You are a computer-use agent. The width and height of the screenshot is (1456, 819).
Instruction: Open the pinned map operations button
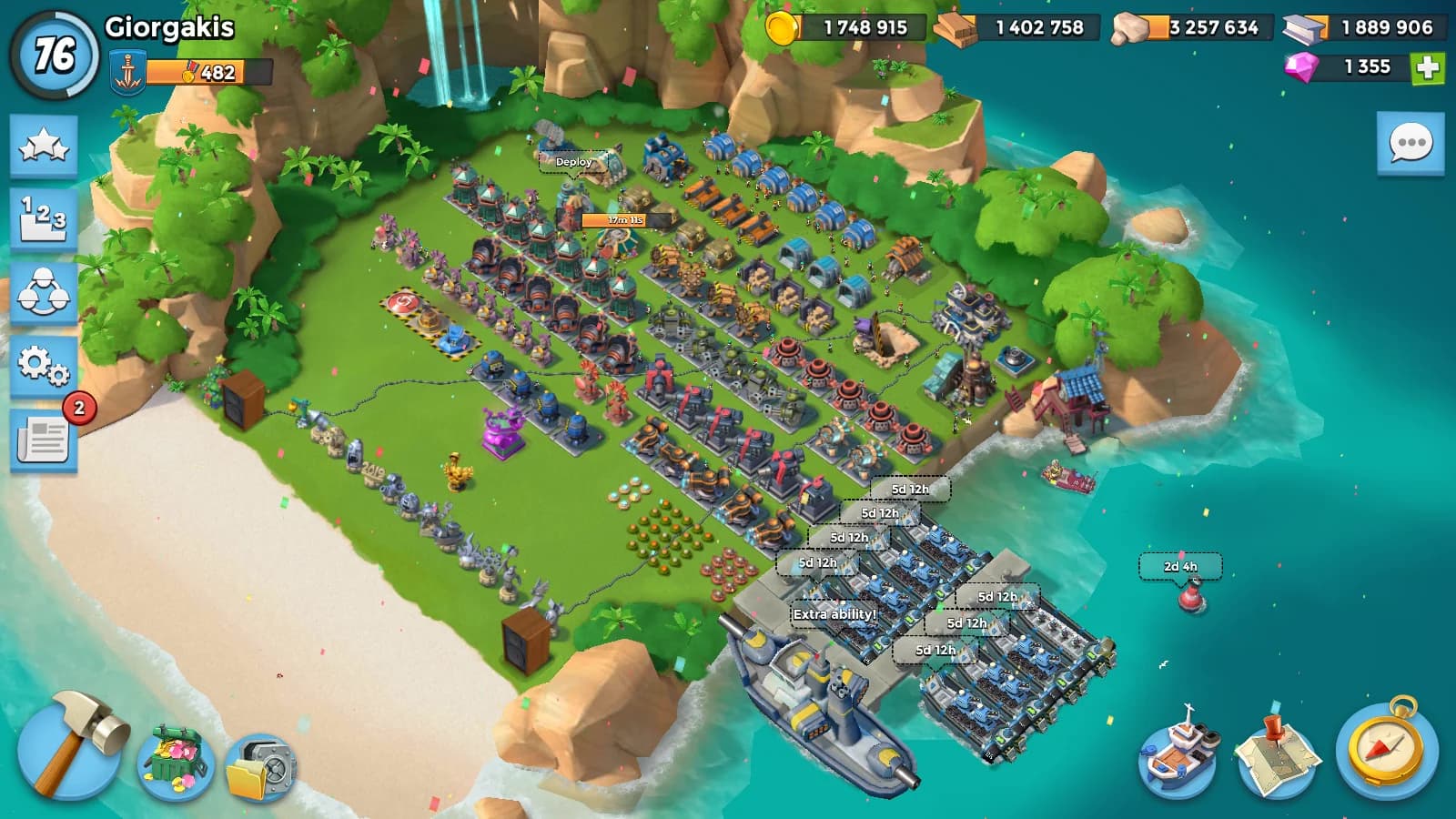(1278, 752)
